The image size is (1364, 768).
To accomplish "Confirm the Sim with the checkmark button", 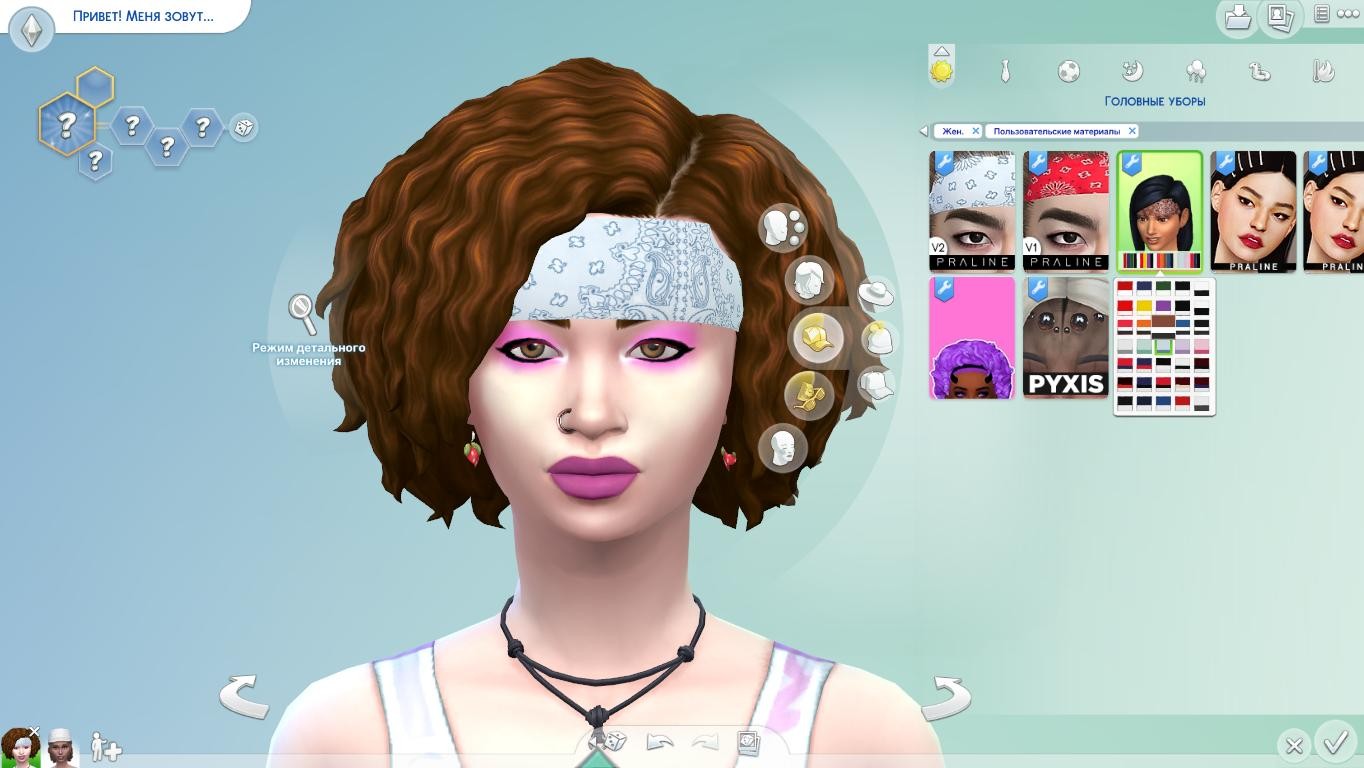I will tap(1335, 743).
